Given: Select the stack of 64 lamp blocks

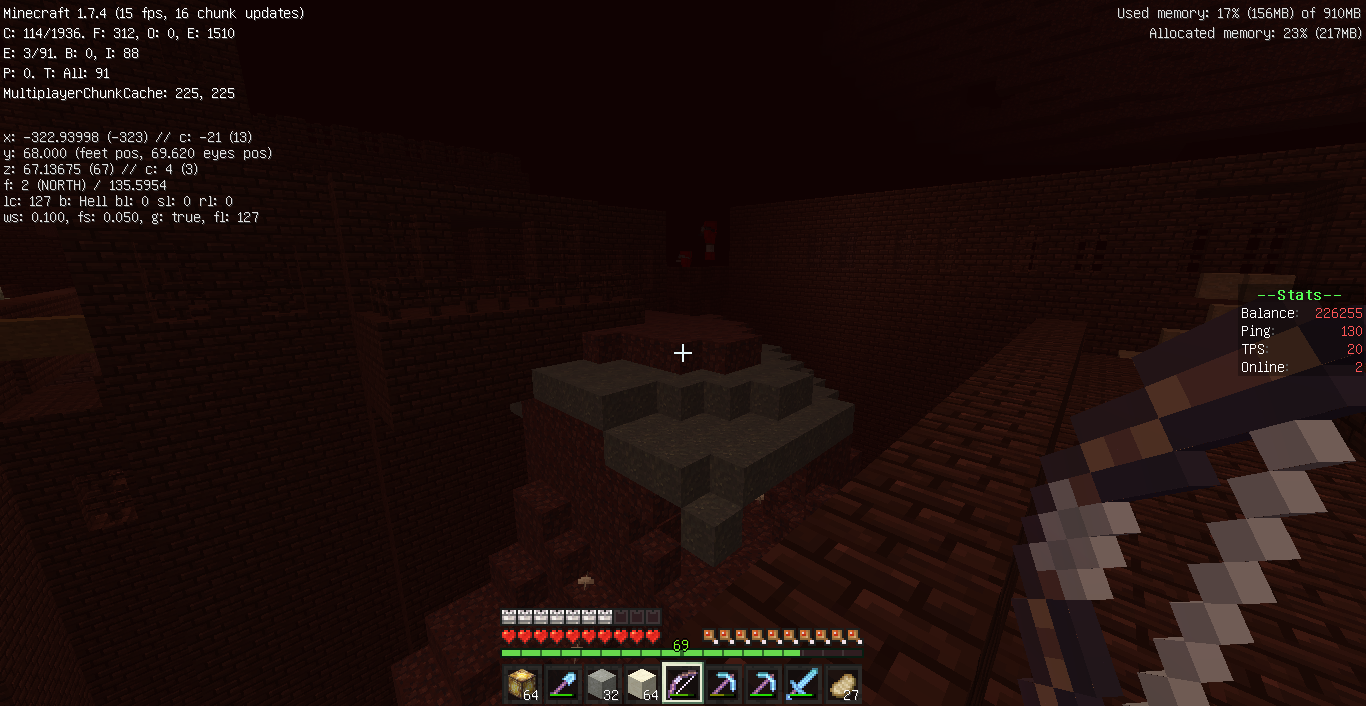Looking at the screenshot, I should coord(522,684).
